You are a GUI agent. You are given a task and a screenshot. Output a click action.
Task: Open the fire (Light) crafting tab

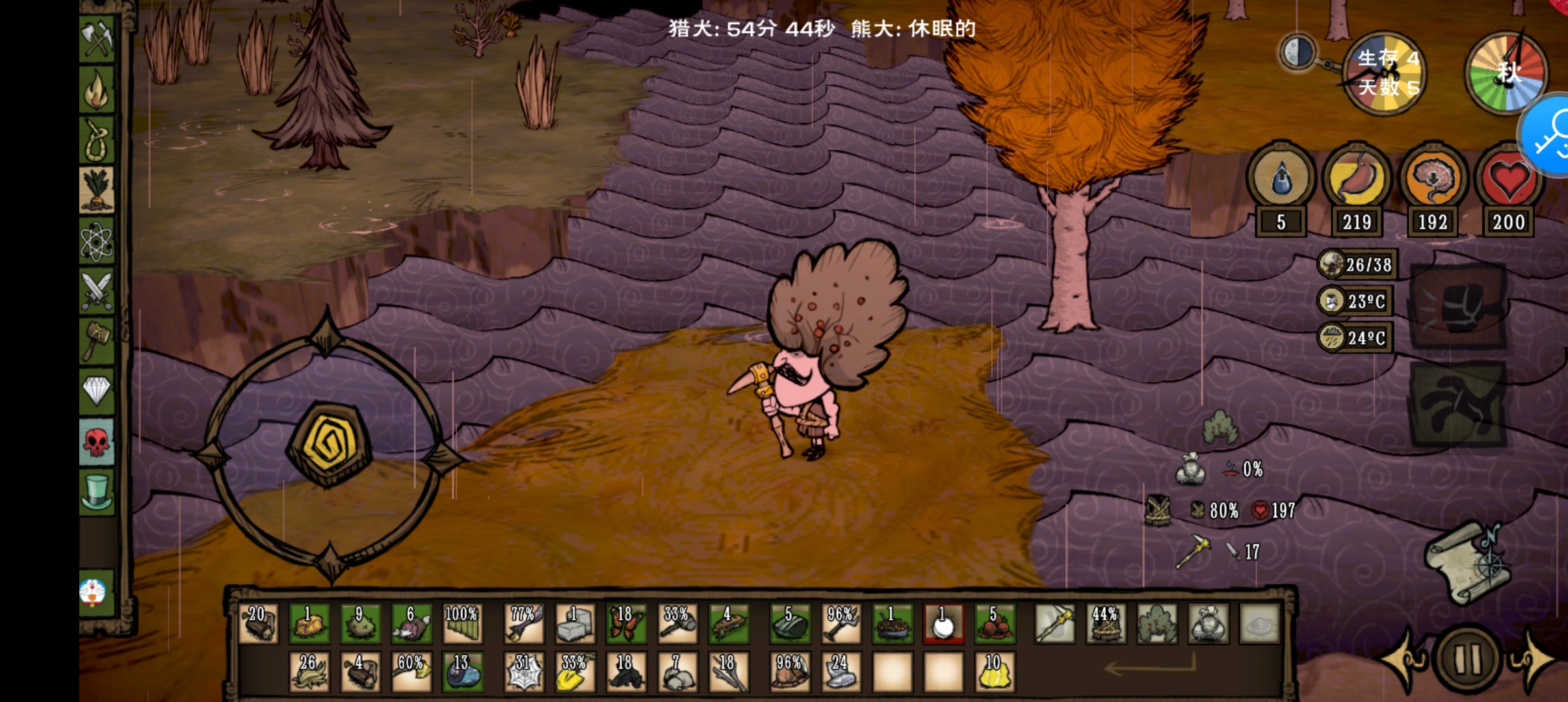point(98,90)
